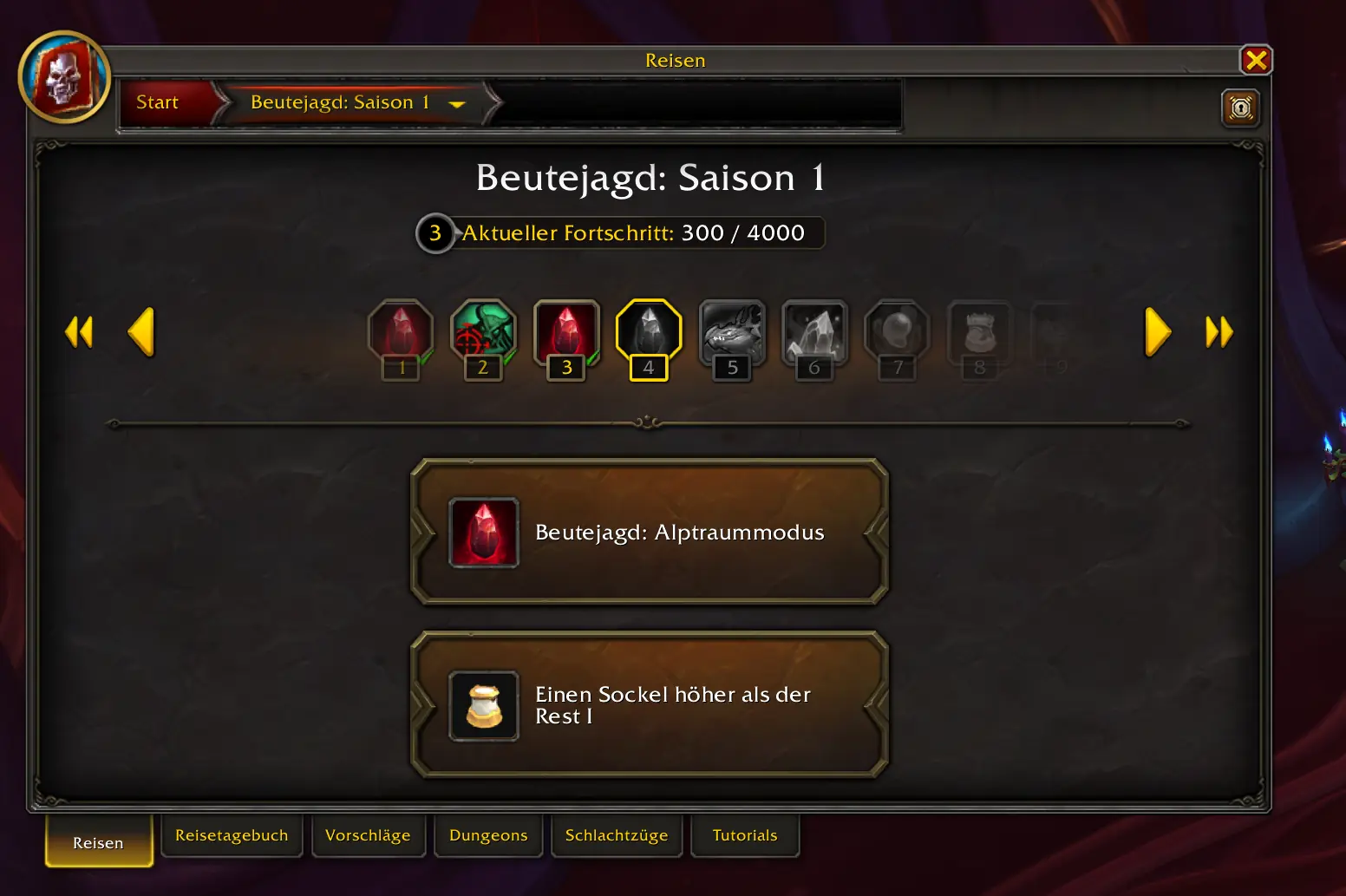This screenshot has width=1346, height=896.
Task: Expand the next page with double right arrows
Action: pos(1219,330)
